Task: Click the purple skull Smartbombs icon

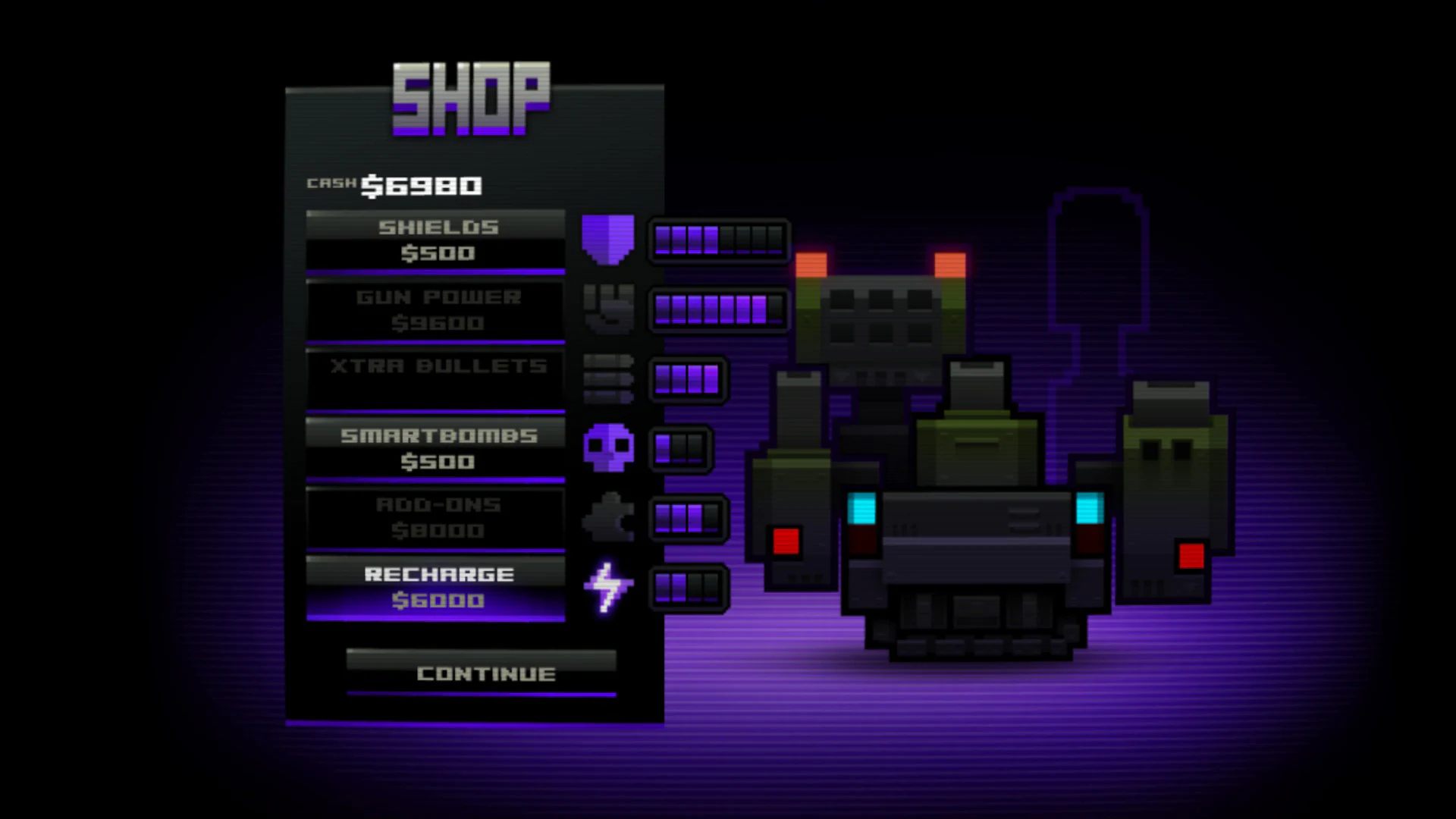Action: pyautogui.click(x=607, y=447)
